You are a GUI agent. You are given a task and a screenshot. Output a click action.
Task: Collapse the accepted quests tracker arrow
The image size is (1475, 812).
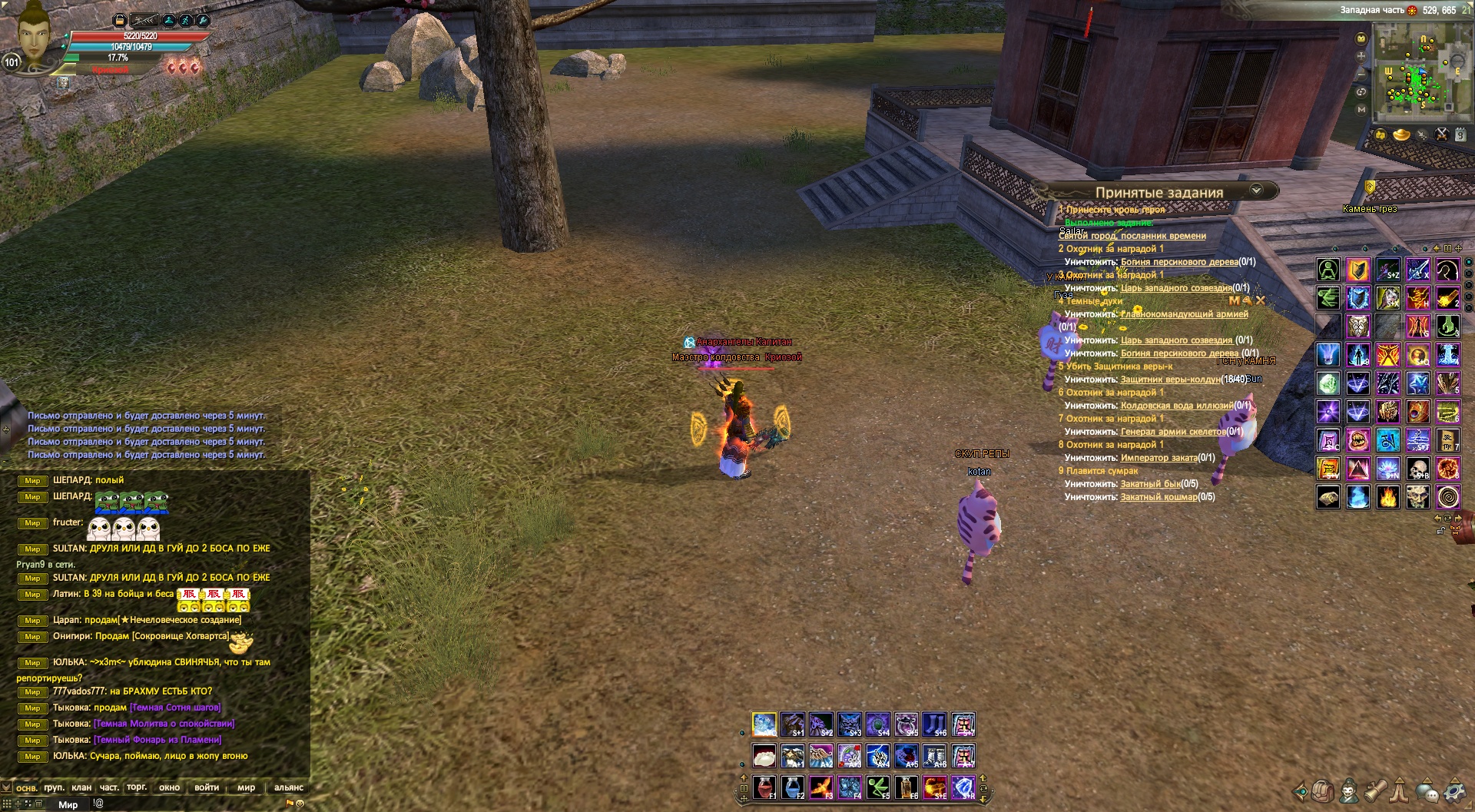(x=1256, y=191)
